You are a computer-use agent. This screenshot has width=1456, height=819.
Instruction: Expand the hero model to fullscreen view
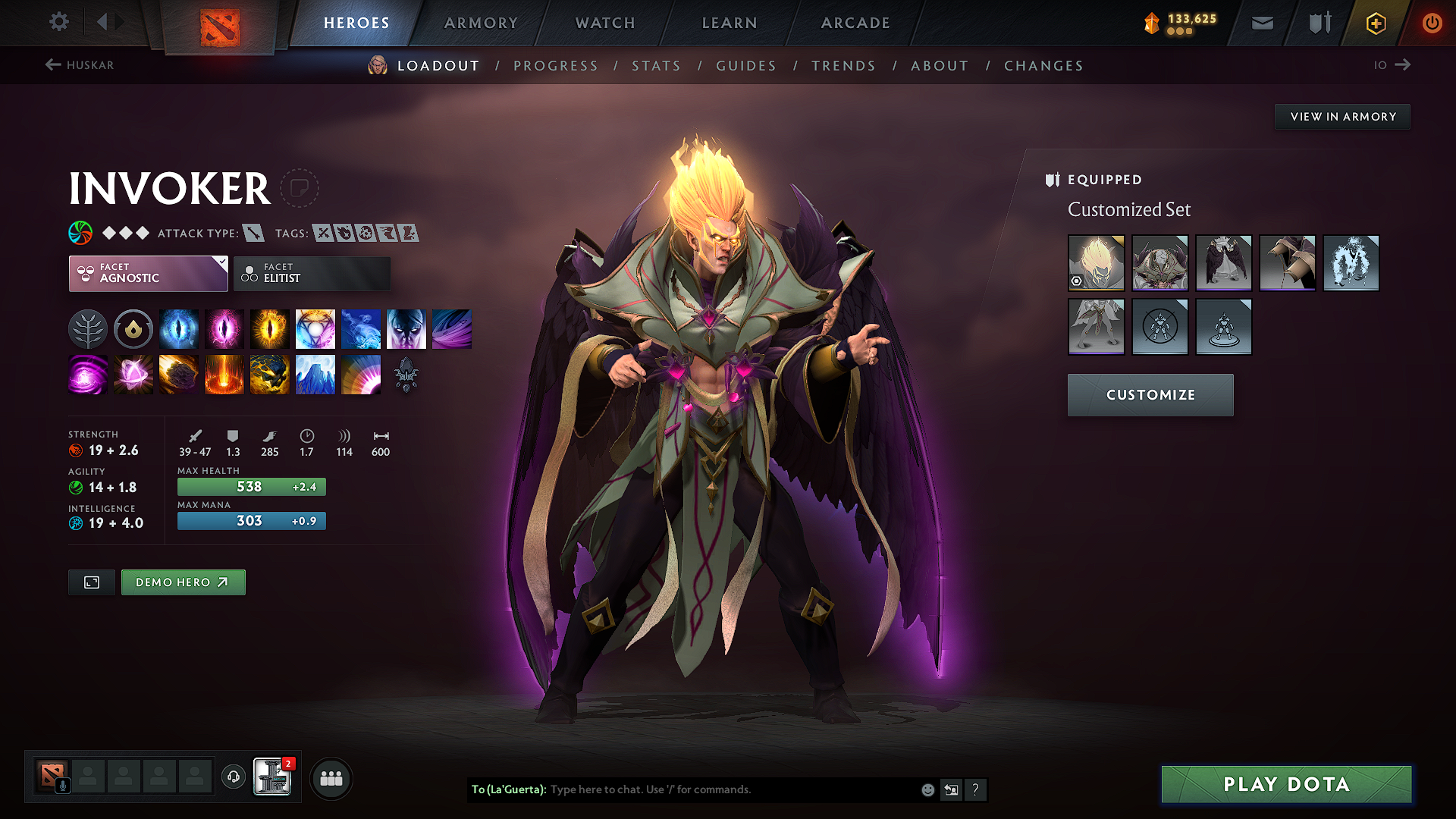click(91, 582)
